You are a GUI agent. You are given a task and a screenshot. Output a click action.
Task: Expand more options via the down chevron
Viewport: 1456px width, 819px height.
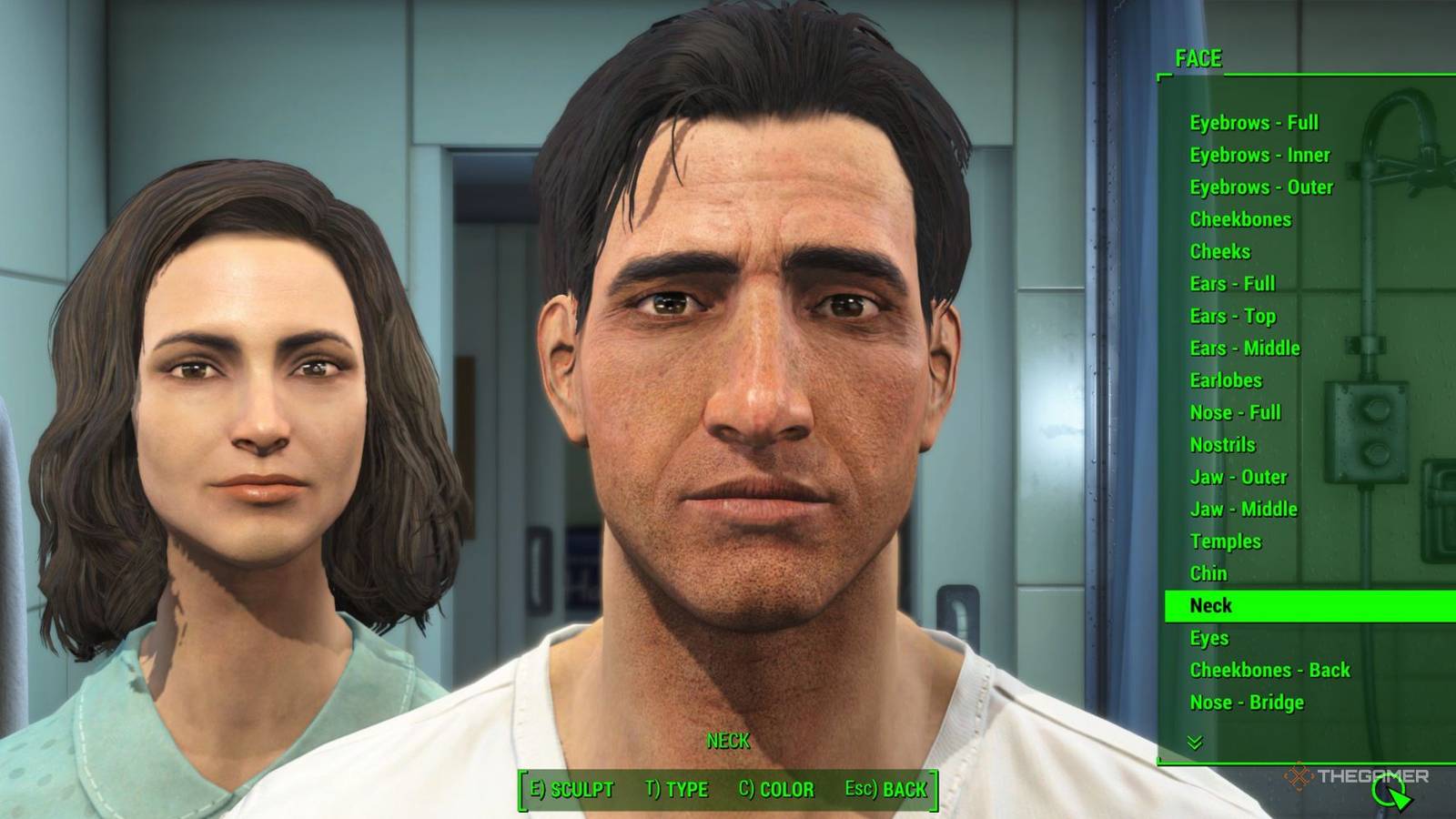[x=1193, y=740]
